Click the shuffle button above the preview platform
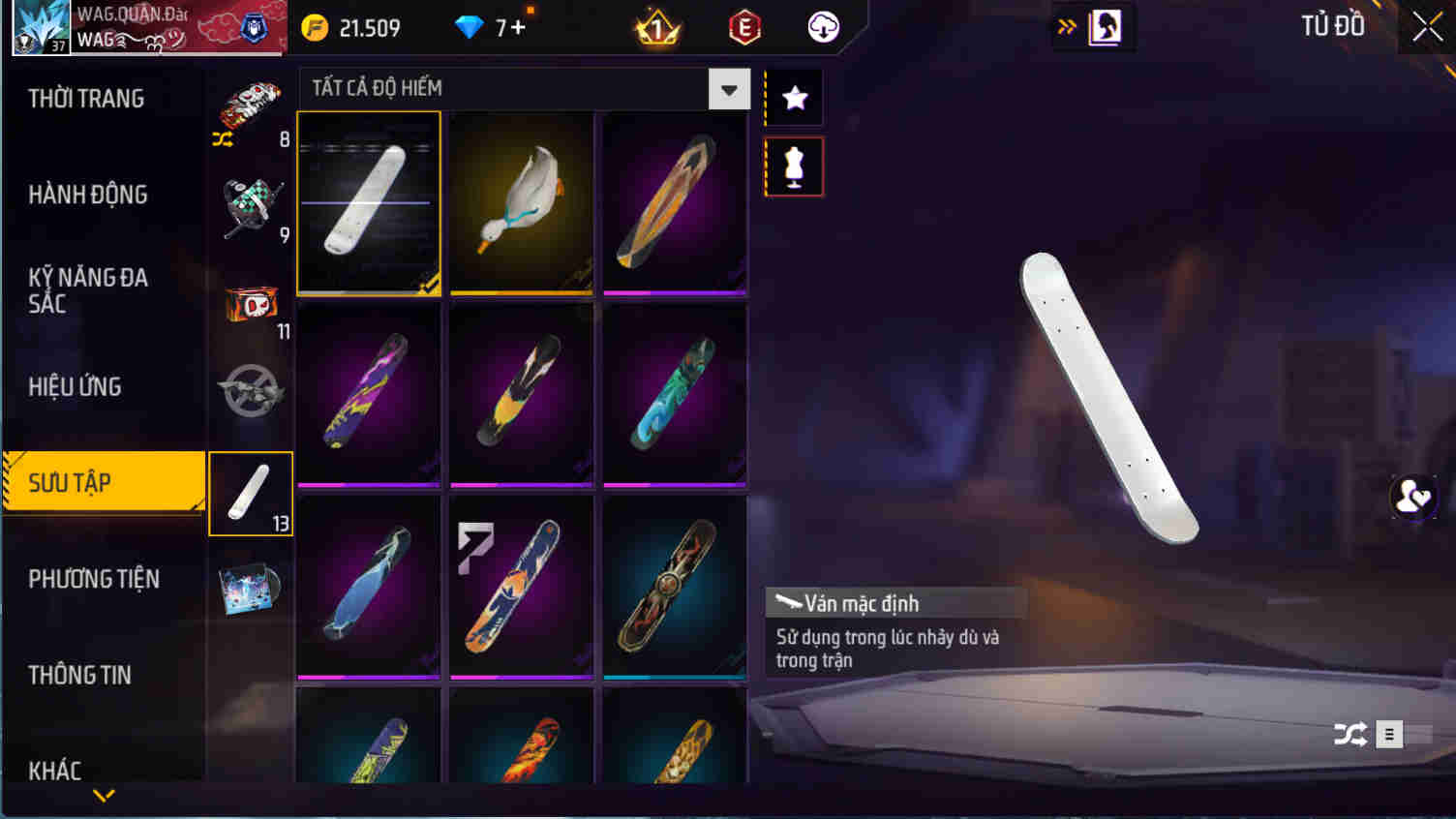The image size is (1456, 819). tap(1351, 734)
